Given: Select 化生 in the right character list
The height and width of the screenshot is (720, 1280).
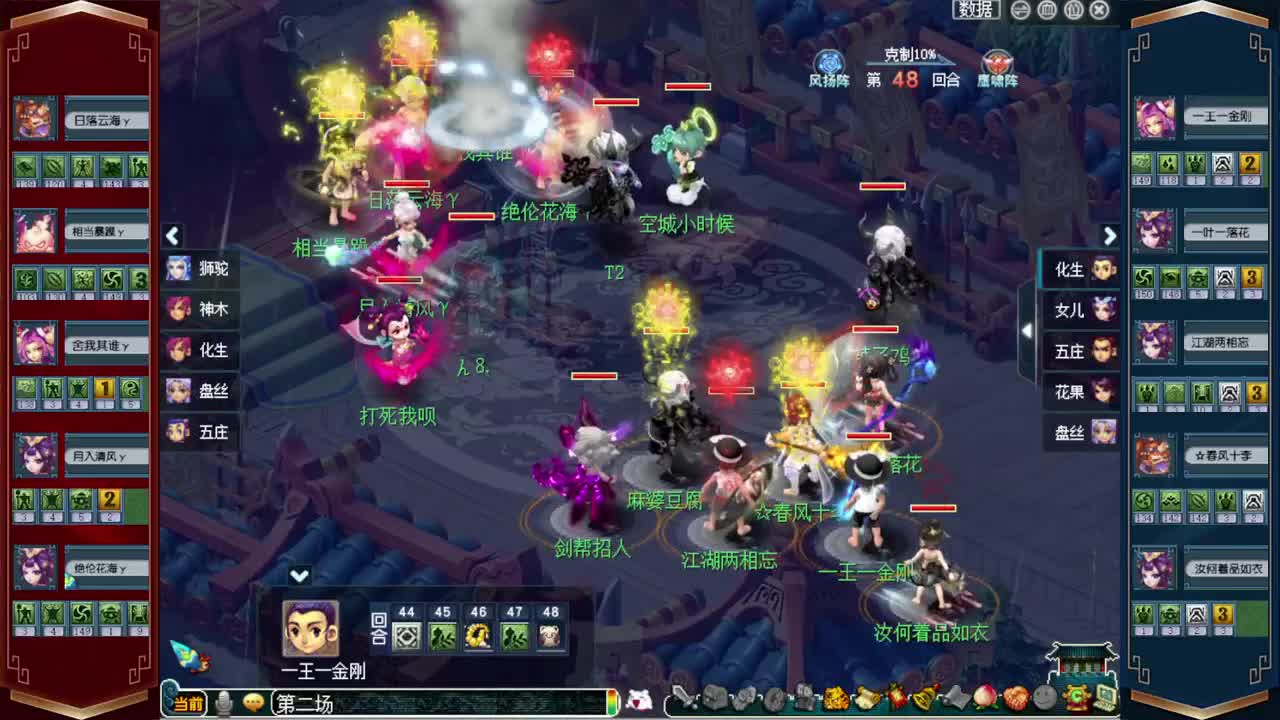Looking at the screenshot, I should click(x=1079, y=270).
